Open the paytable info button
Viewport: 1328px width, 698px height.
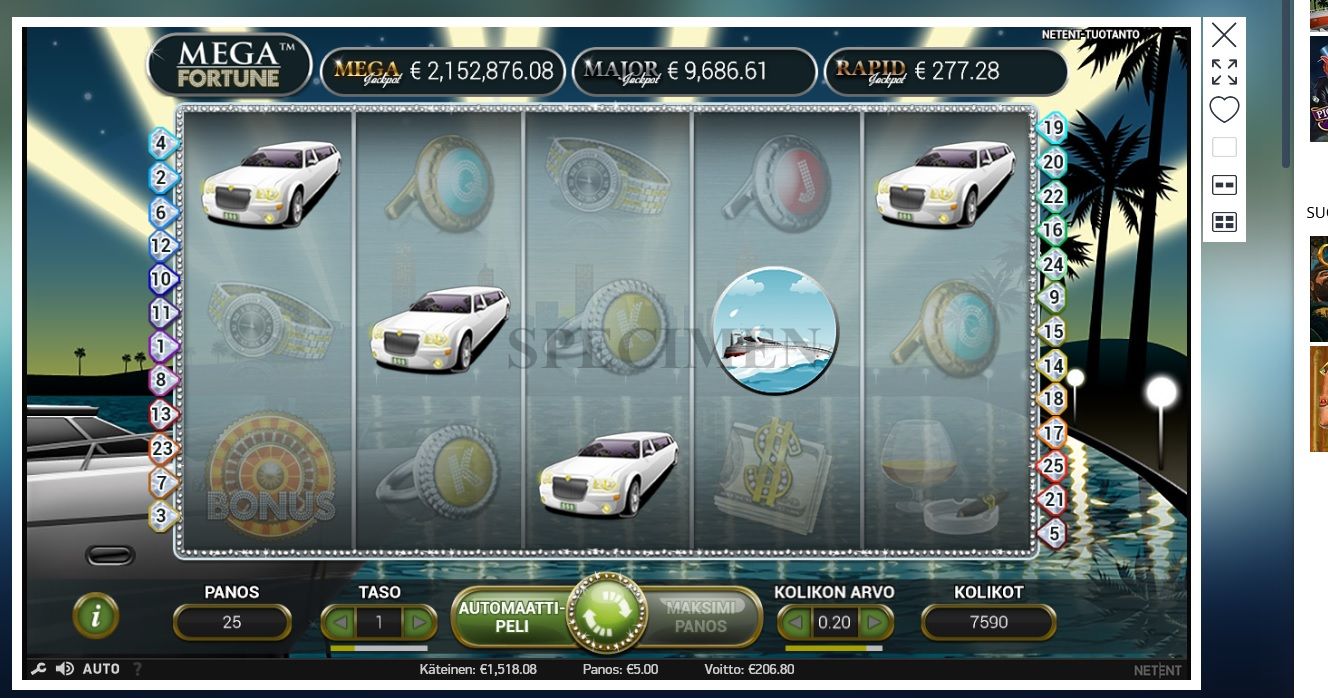coord(96,616)
